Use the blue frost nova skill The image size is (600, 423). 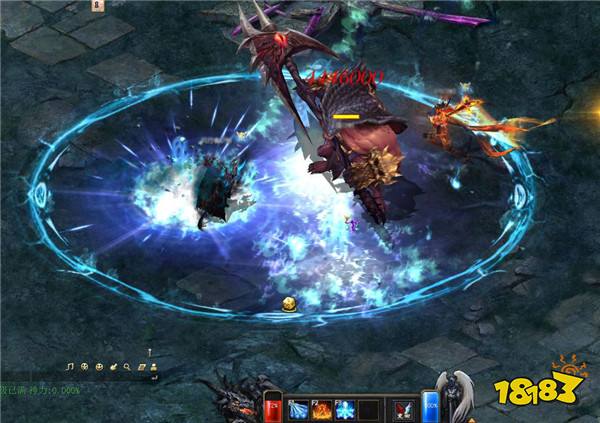click(x=346, y=410)
